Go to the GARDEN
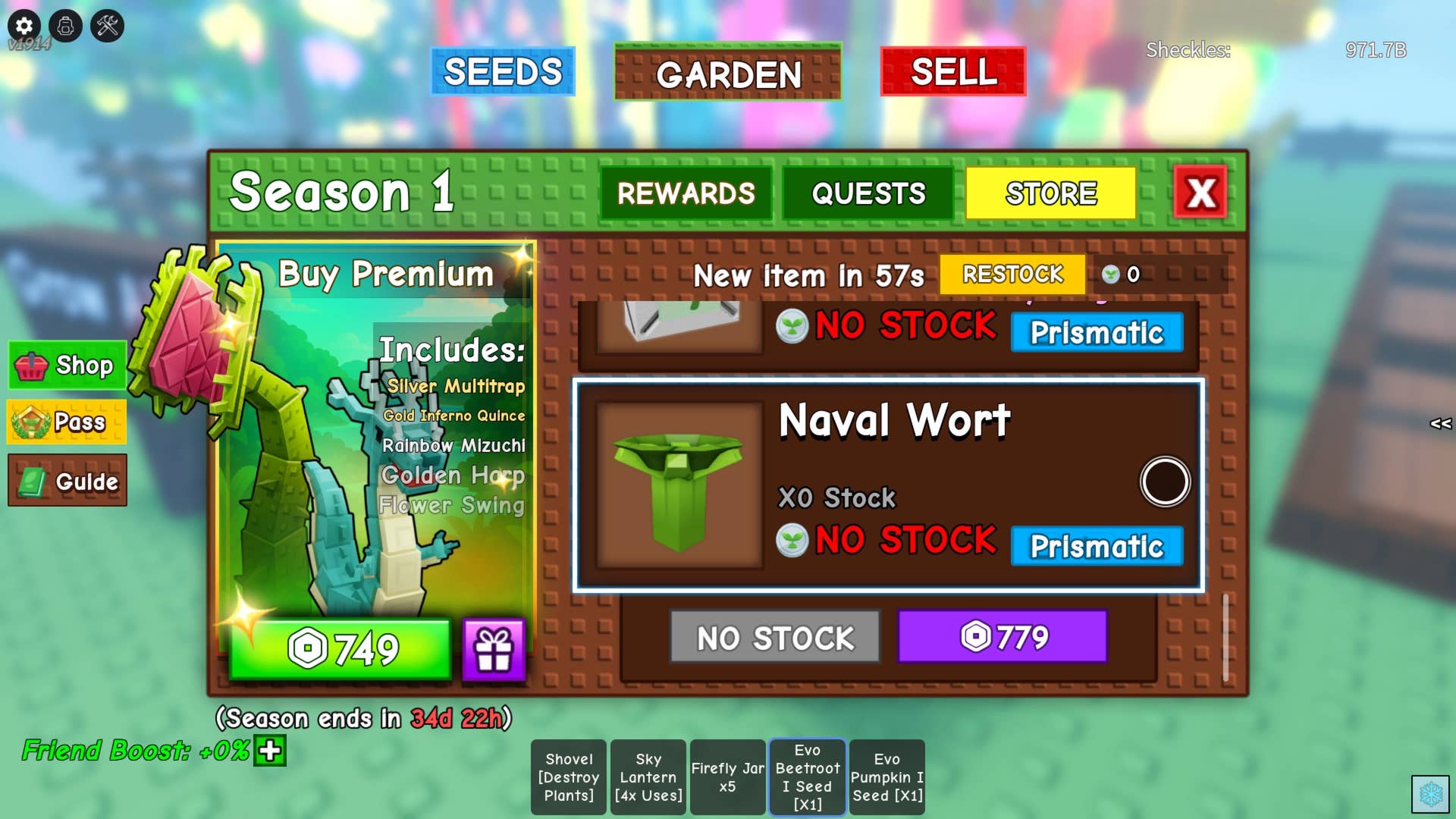The width and height of the screenshot is (1456, 819). click(728, 73)
